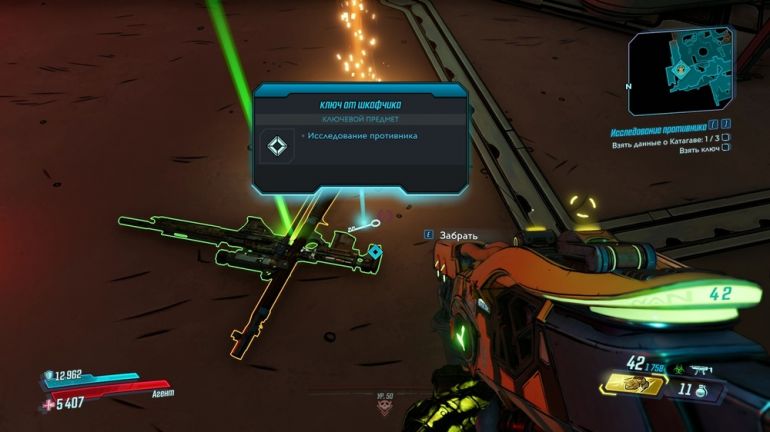The image size is (770, 432).
Task: Activate the yellow action skill icon
Action: (x=632, y=383)
